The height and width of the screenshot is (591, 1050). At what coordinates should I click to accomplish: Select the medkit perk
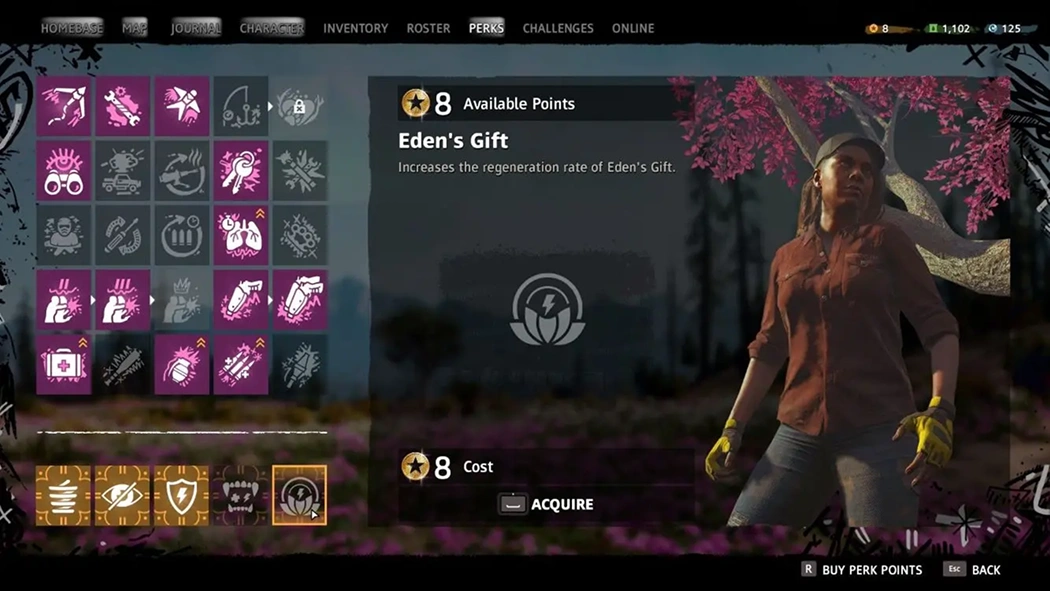64,365
